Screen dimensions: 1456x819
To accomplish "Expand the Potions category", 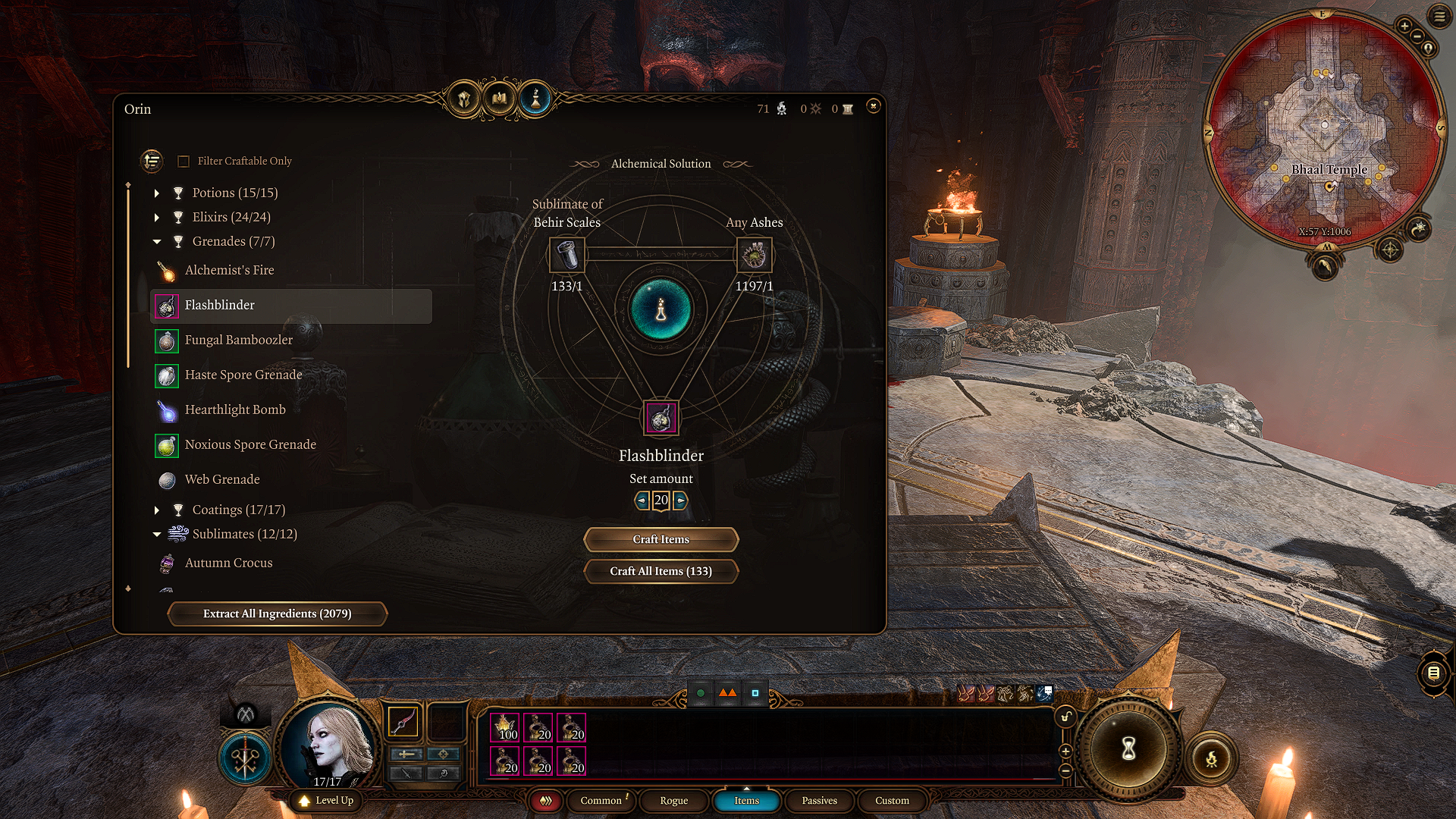I will [x=157, y=193].
